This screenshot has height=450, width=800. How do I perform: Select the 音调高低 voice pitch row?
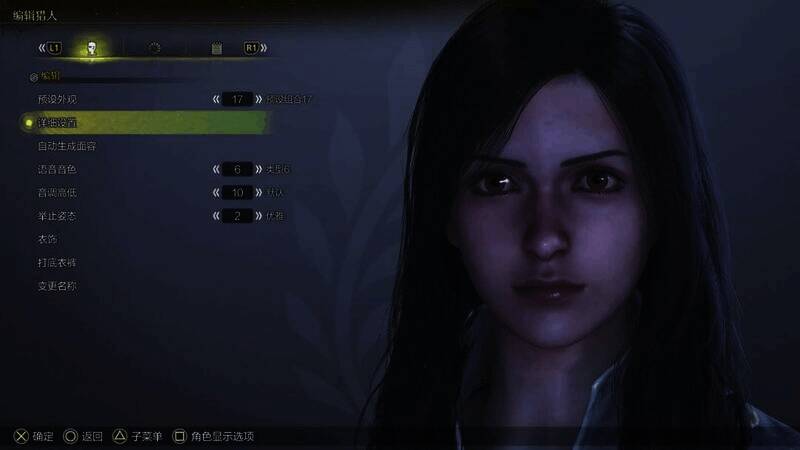pyautogui.click(x=56, y=192)
